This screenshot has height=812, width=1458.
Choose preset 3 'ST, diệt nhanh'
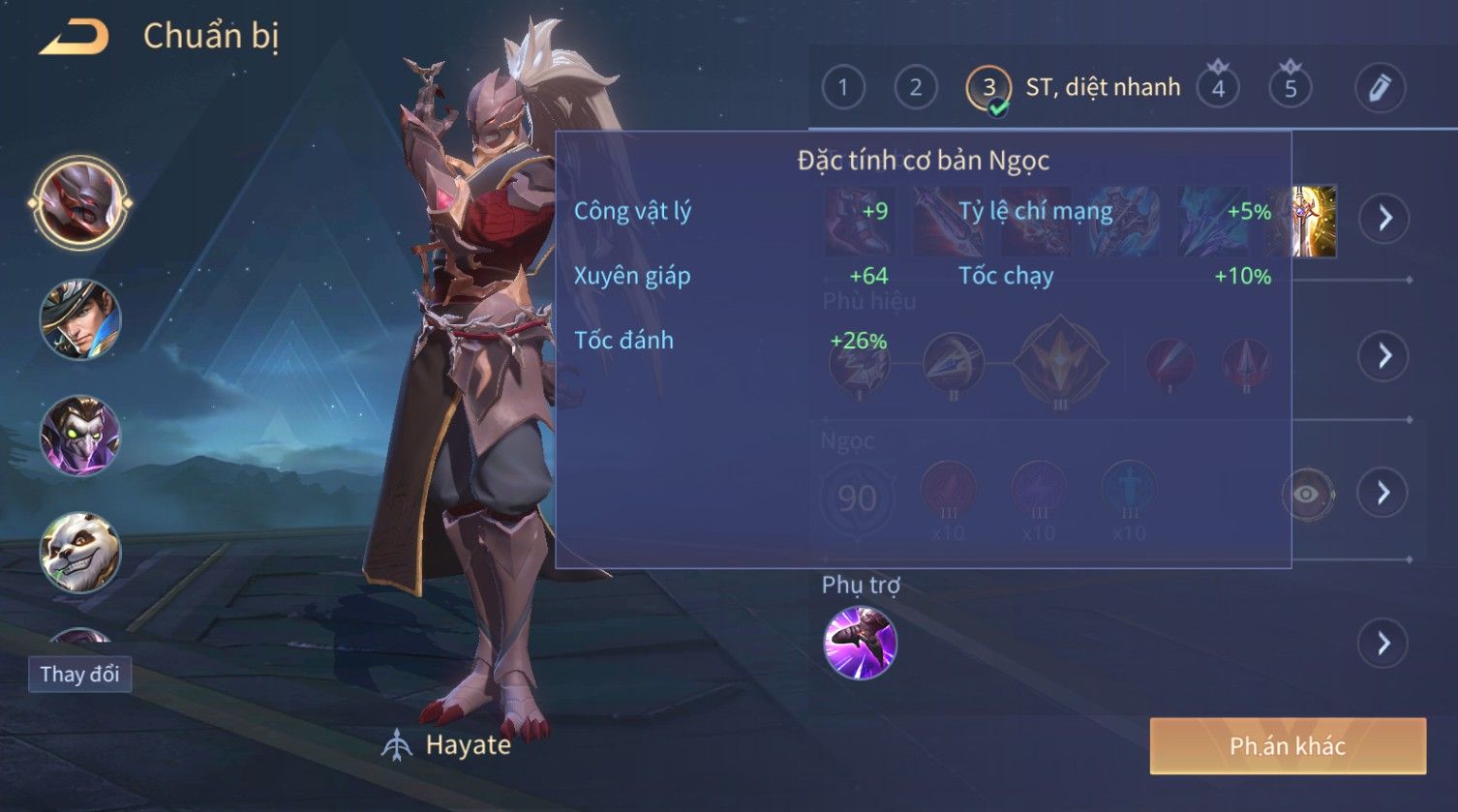[x=988, y=88]
